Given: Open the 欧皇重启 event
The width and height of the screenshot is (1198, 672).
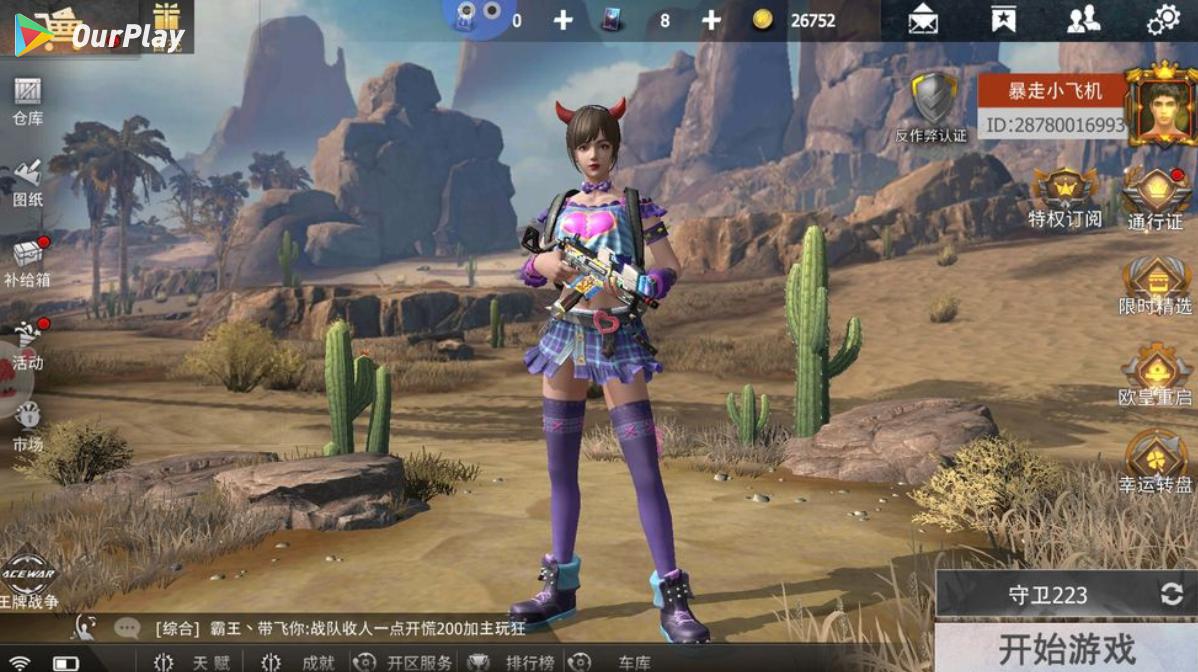Looking at the screenshot, I should 1155,375.
